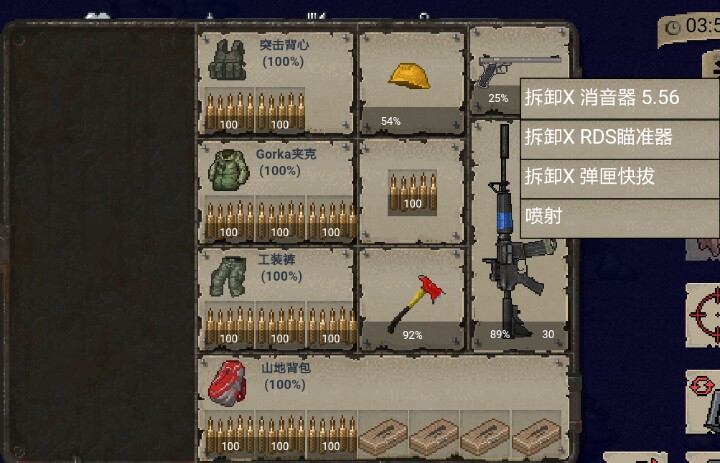Select the yellow hard hat slot

(x=410, y=80)
